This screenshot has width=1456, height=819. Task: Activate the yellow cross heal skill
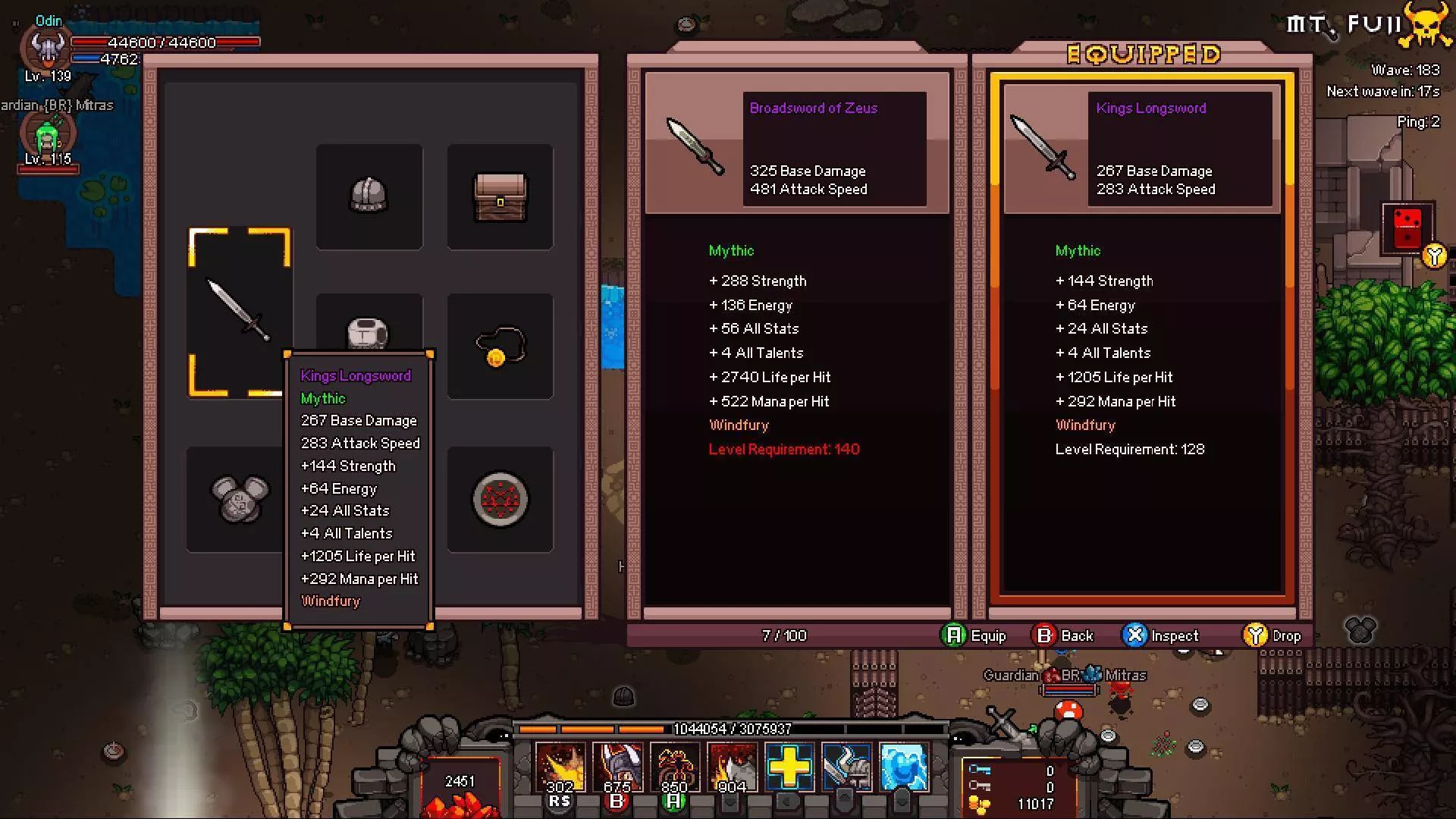coord(789,767)
